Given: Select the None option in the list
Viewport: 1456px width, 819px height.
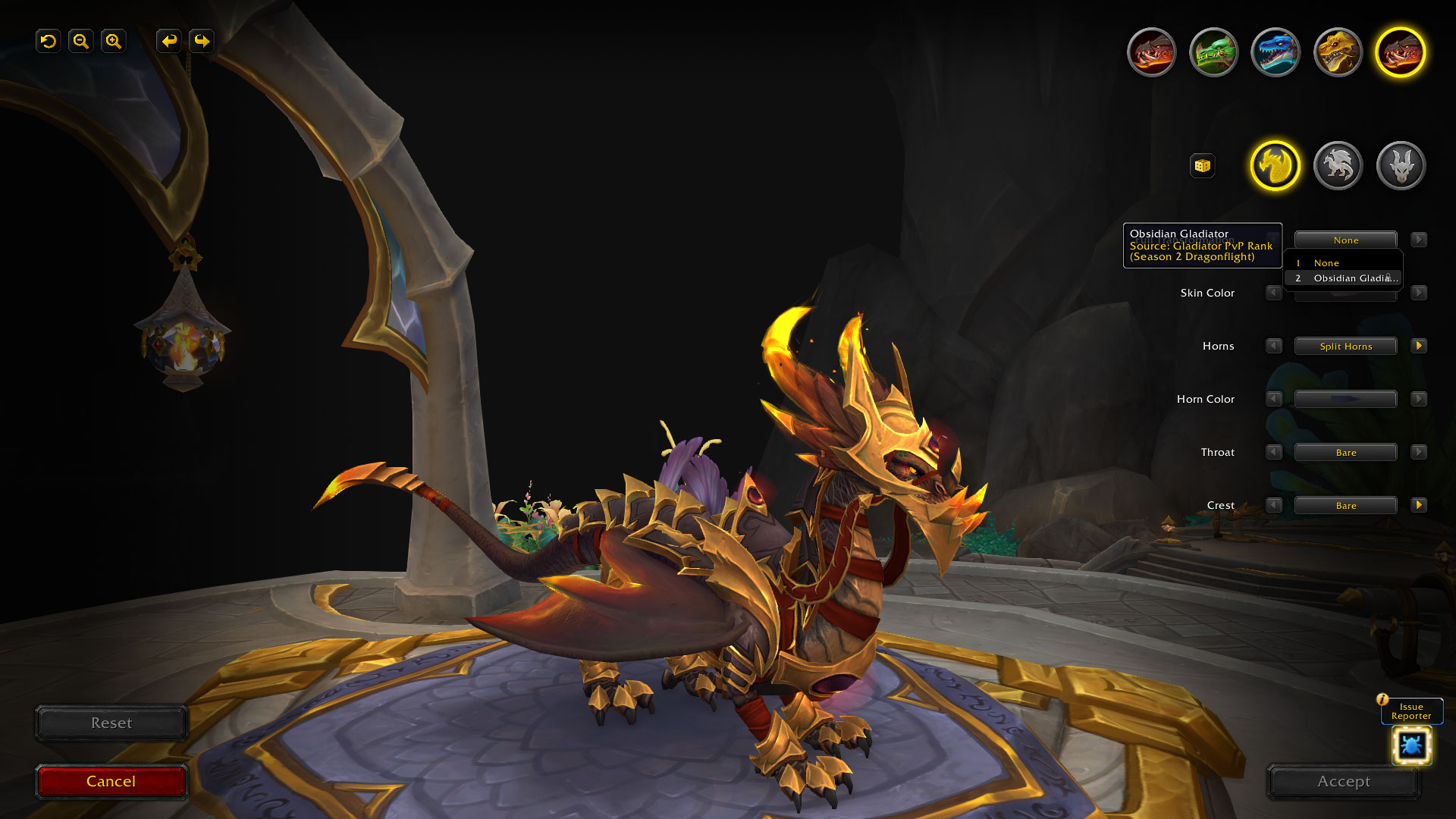Looking at the screenshot, I should pyautogui.click(x=1326, y=263).
